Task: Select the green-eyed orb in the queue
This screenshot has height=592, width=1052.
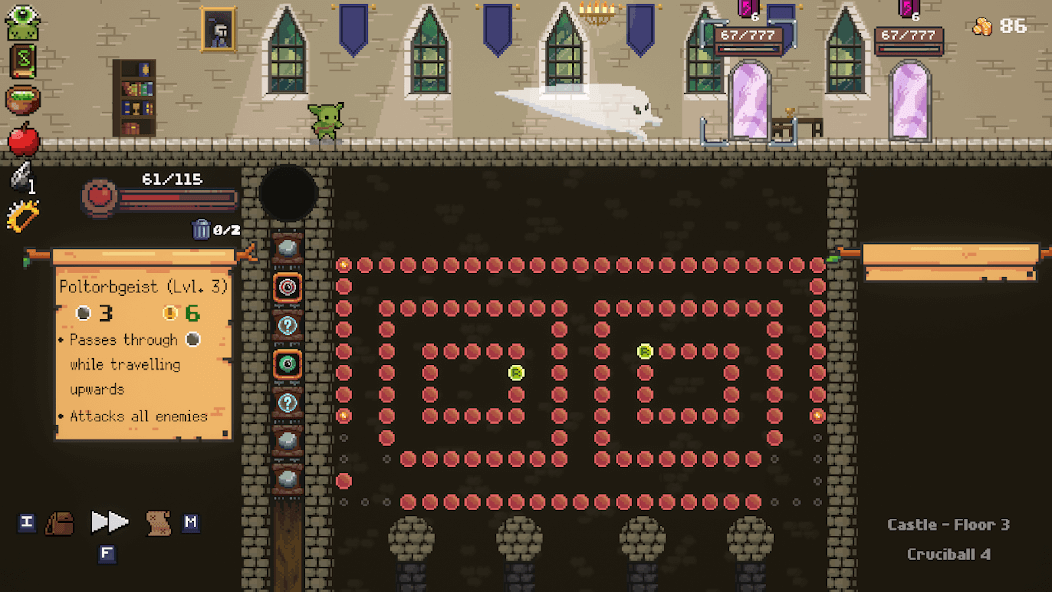Action: [x=288, y=364]
